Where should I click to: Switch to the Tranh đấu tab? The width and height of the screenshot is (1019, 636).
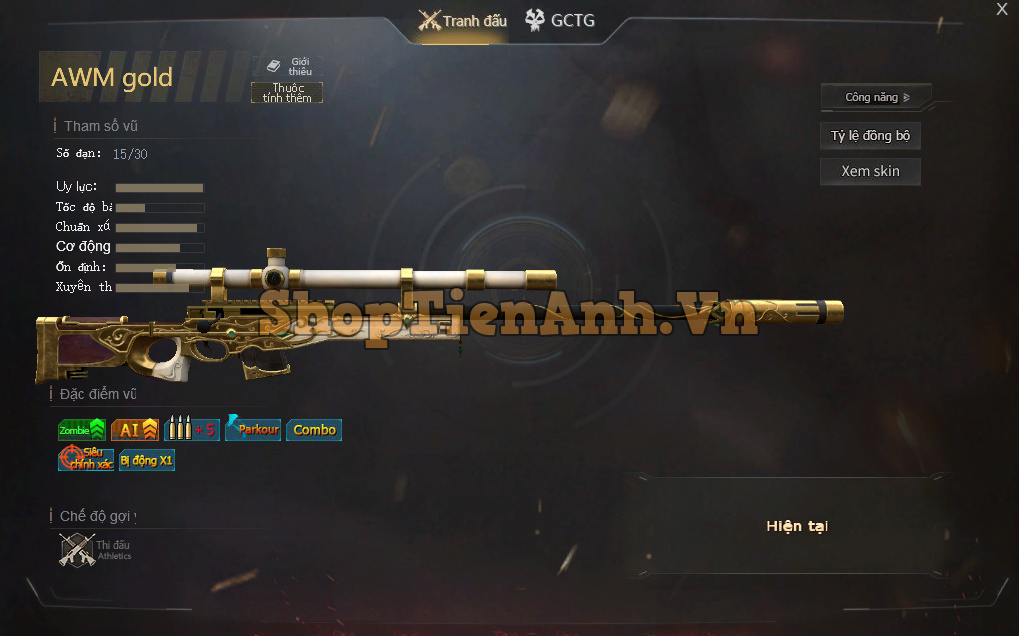[463, 21]
